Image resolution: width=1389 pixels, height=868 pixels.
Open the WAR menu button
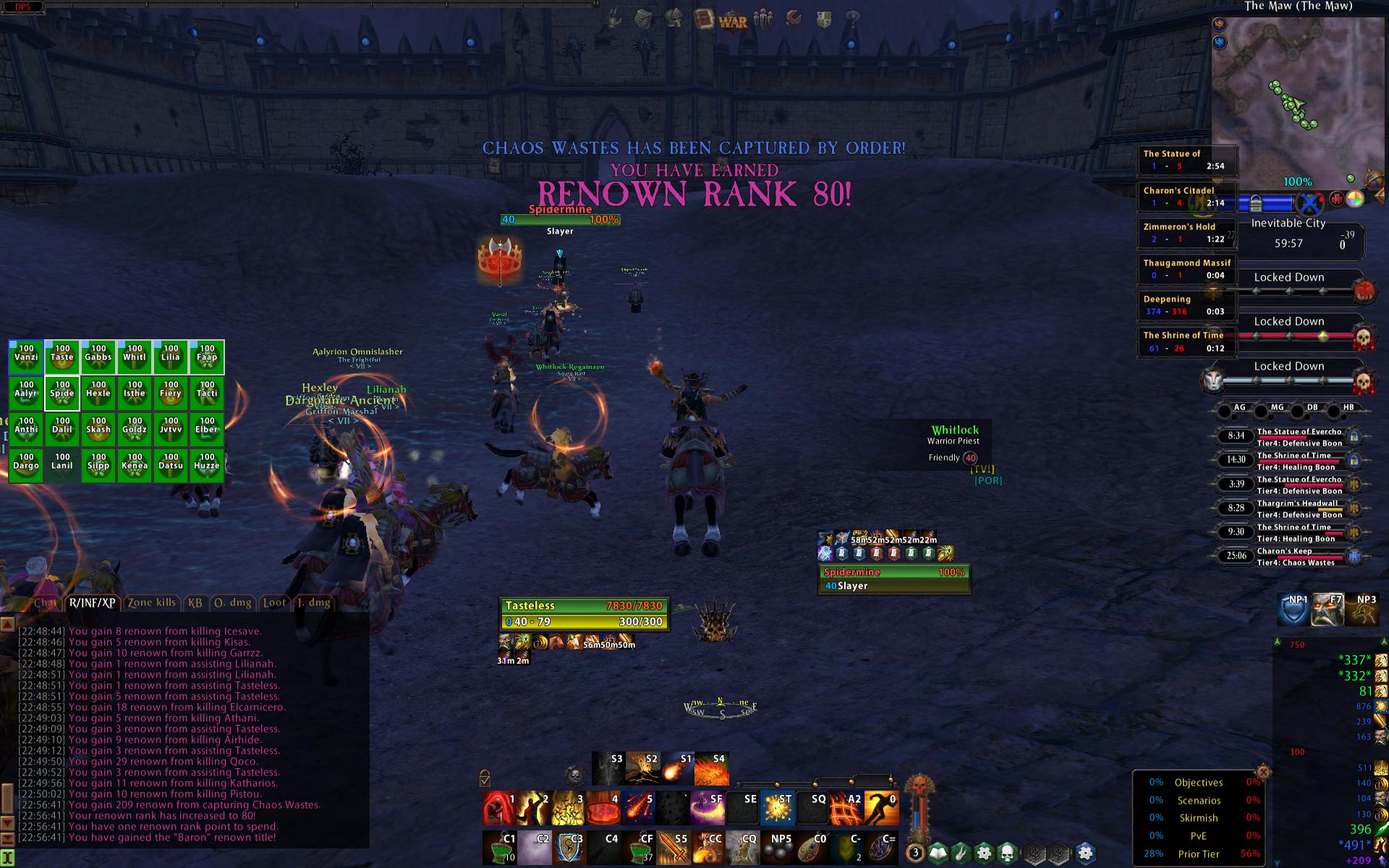[732, 20]
